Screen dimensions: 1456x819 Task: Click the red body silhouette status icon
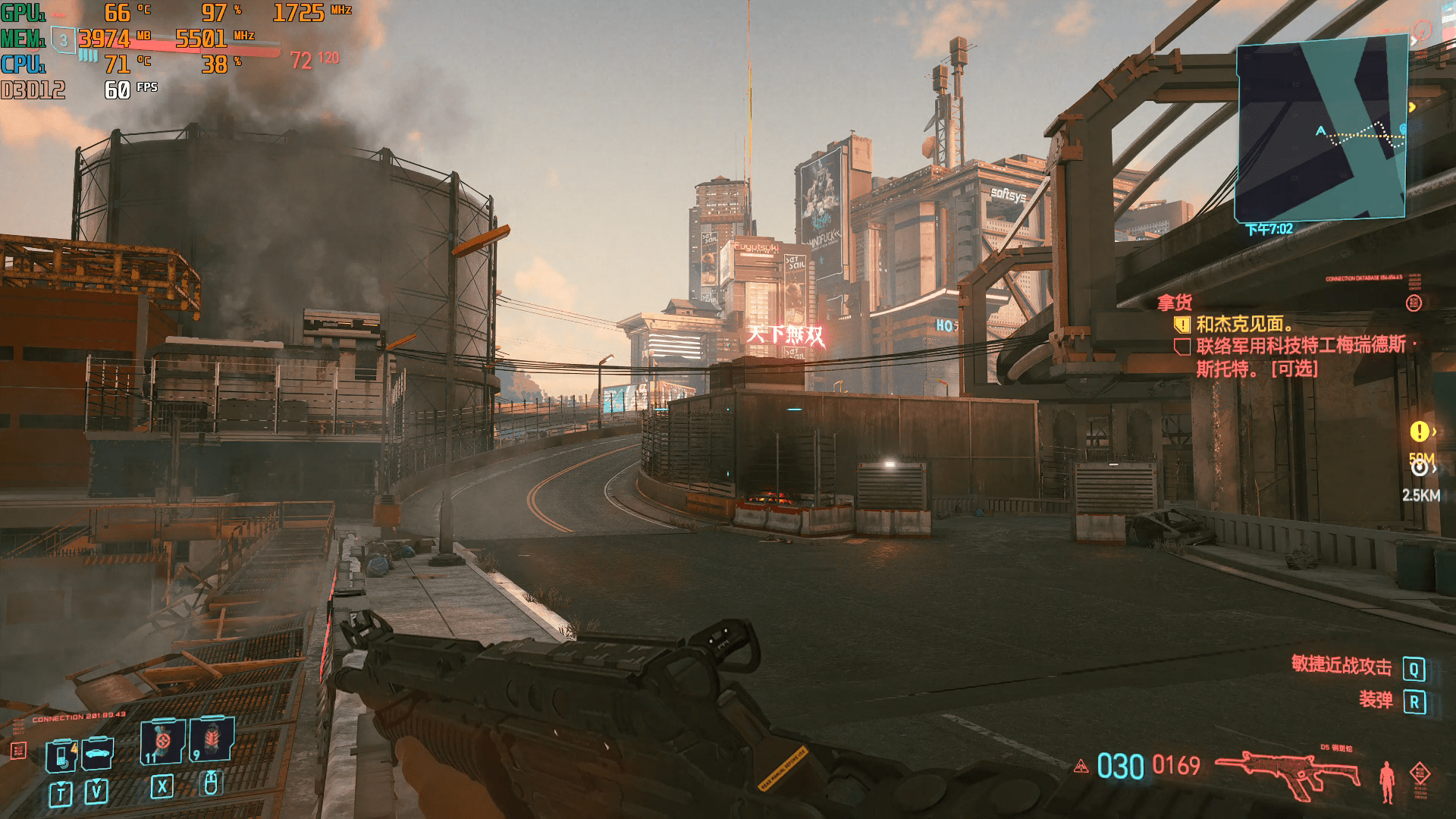[x=1387, y=781]
